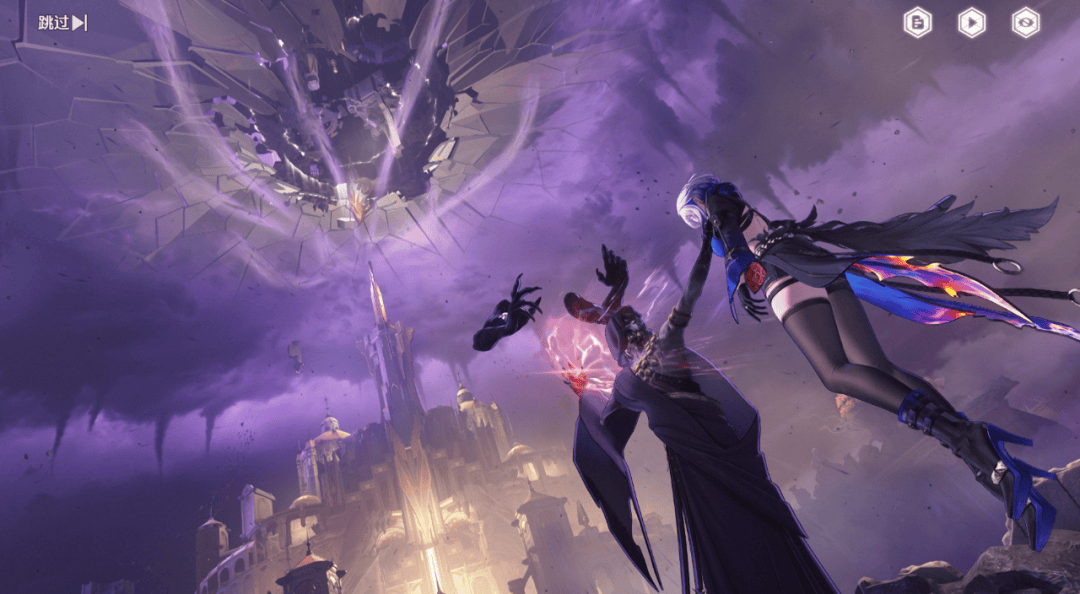
Task: Toggle auto-play with the triangle hexagon icon
Action: 971,22
